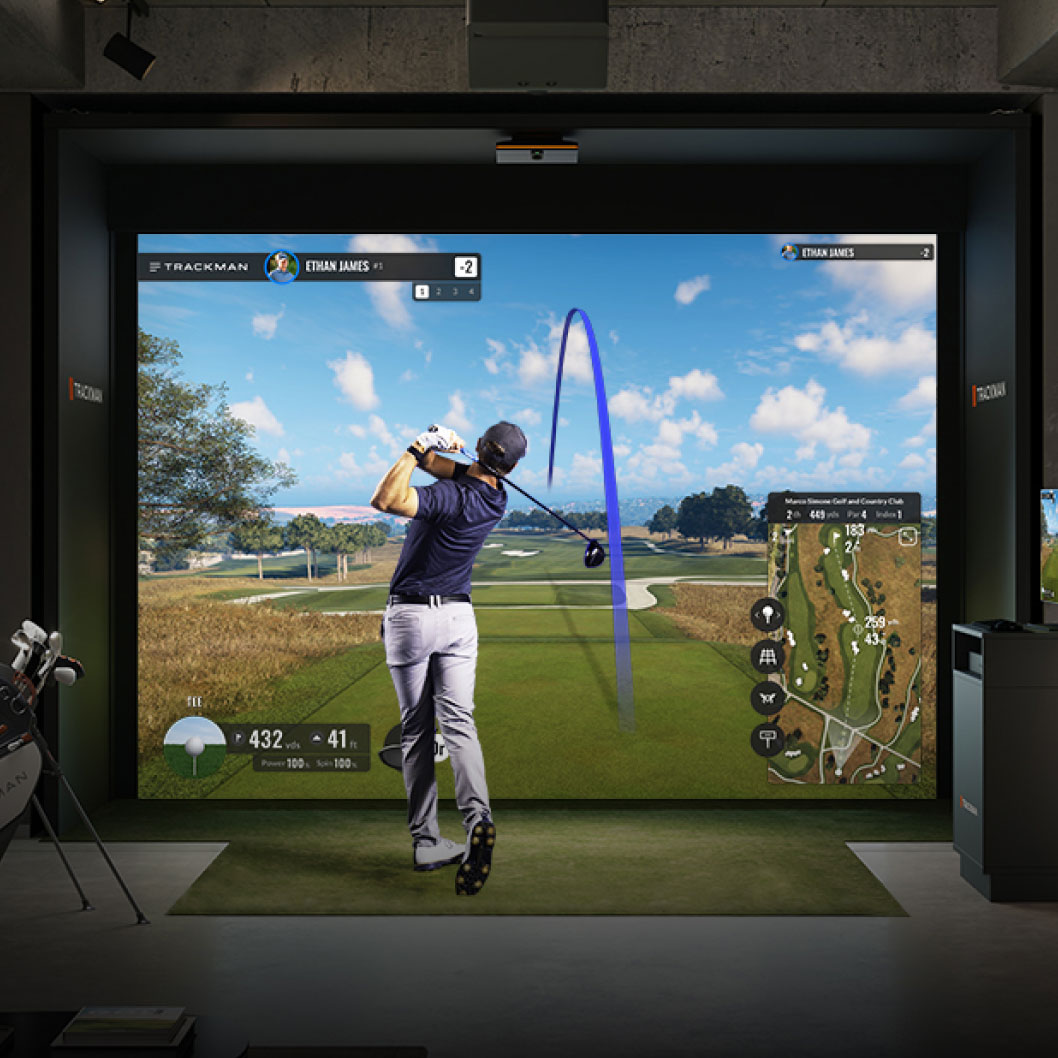Select Ethan James's player avatar
The height and width of the screenshot is (1058, 1058).
(x=282, y=267)
